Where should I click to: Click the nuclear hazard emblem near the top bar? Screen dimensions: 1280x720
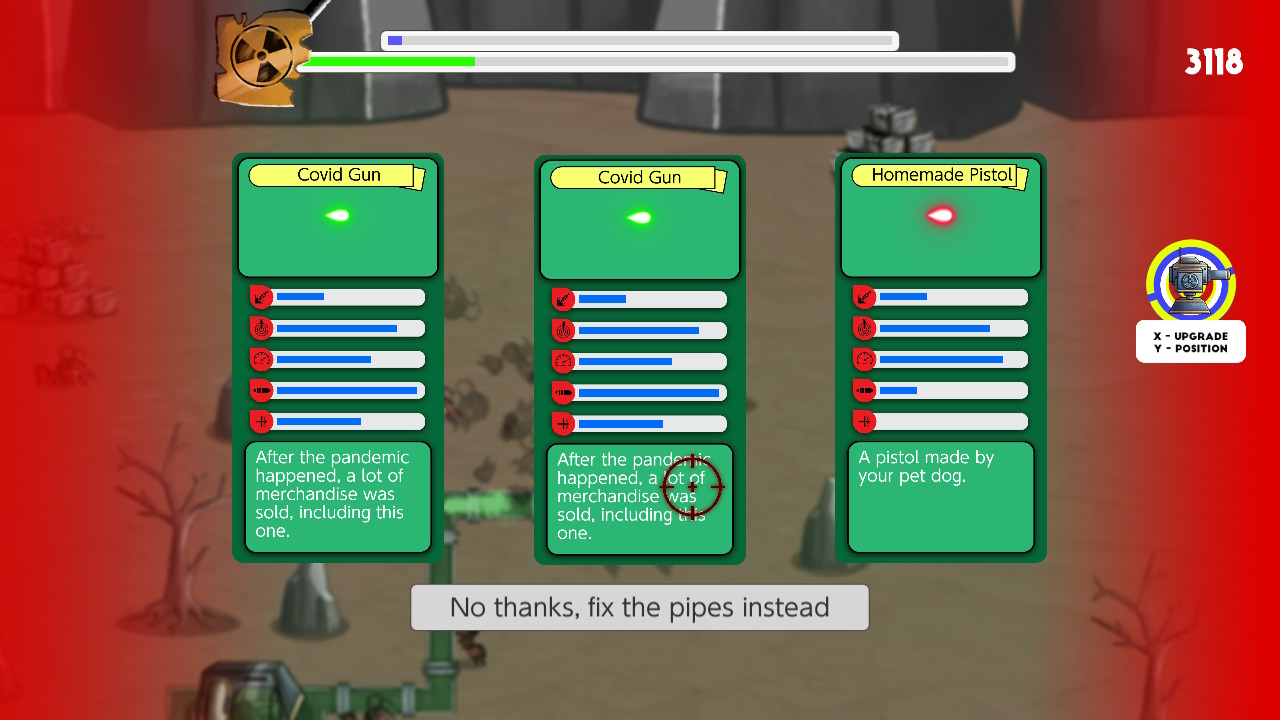262,55
